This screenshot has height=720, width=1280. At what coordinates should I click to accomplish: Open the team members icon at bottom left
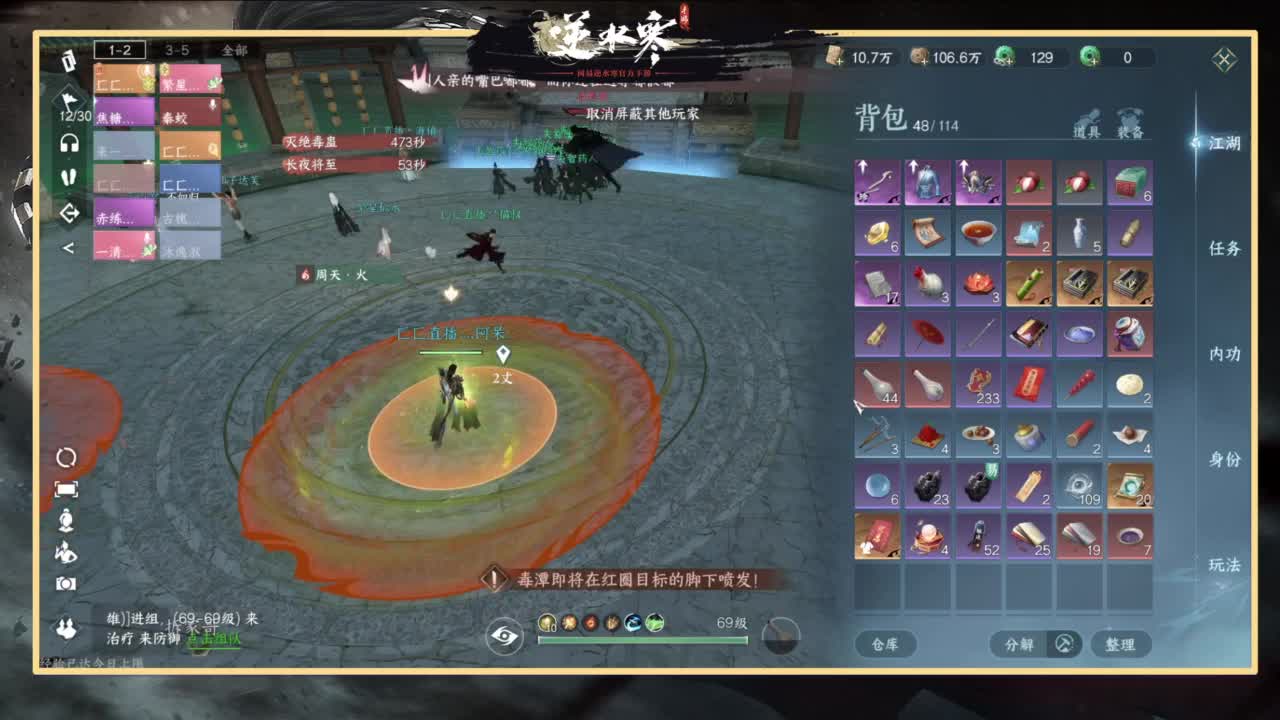pos(69,626)
